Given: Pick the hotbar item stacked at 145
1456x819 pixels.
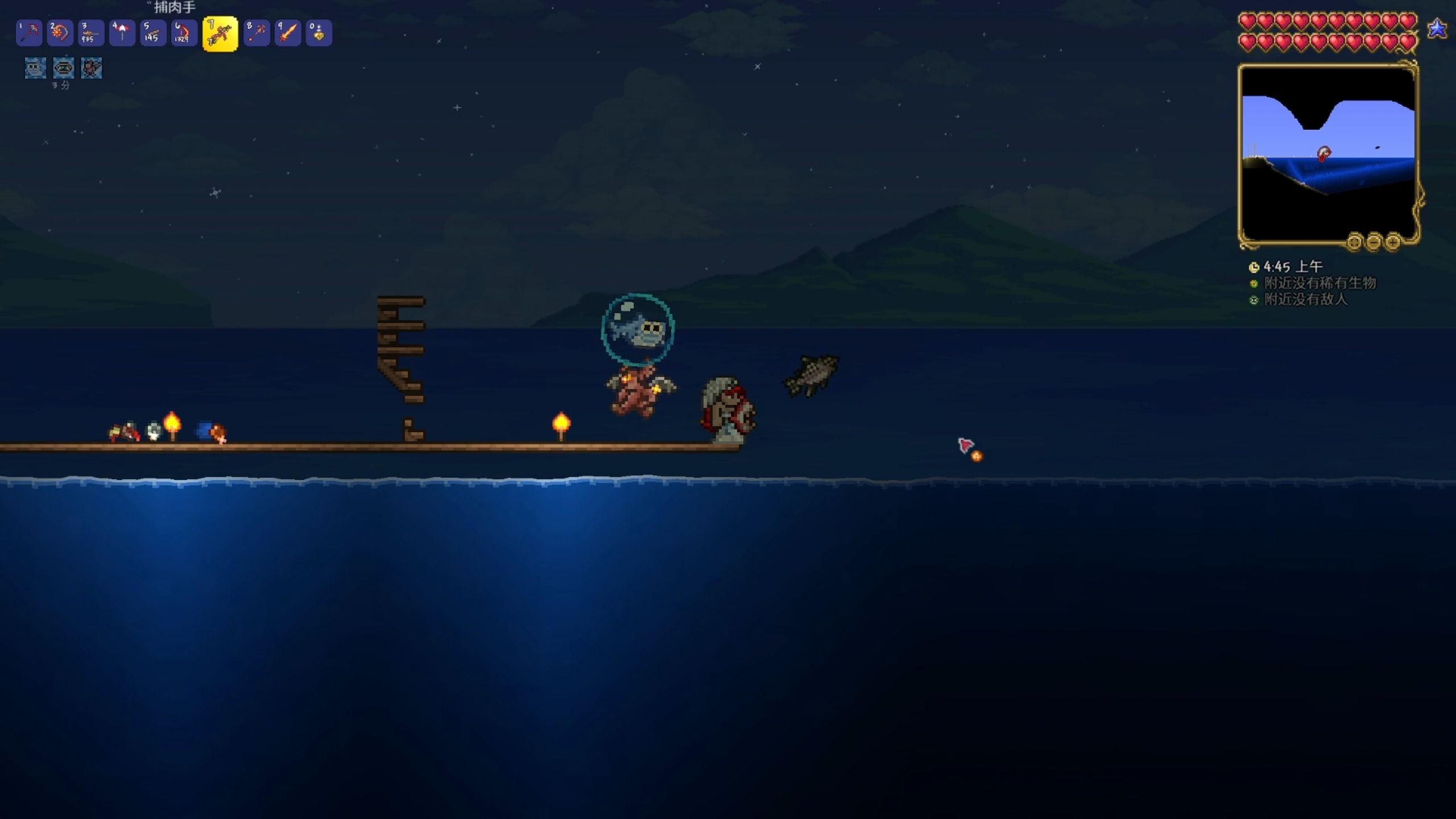Looking at the screenshot, I should click(x=152, y=33).
